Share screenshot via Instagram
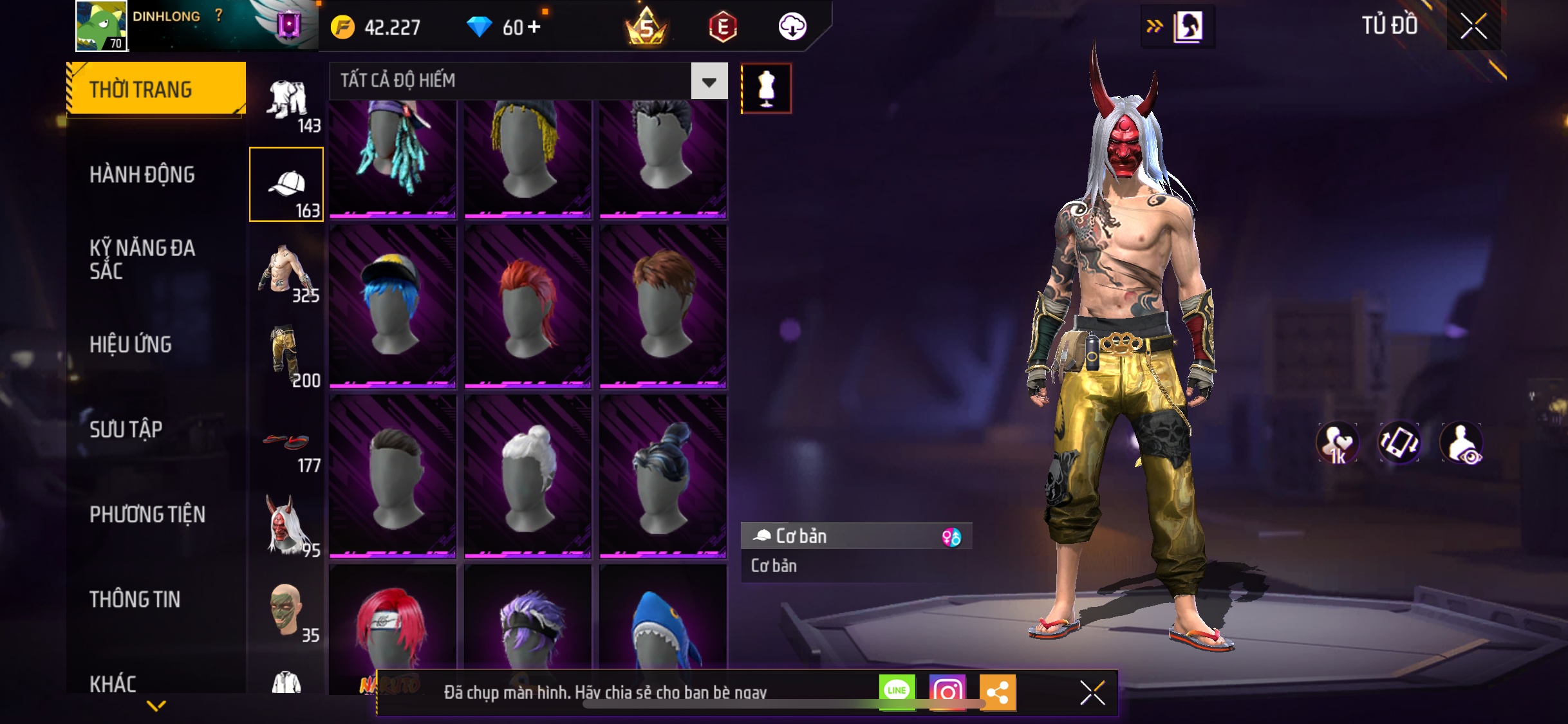Screen dimensions: 1568x724 (947, 692)
